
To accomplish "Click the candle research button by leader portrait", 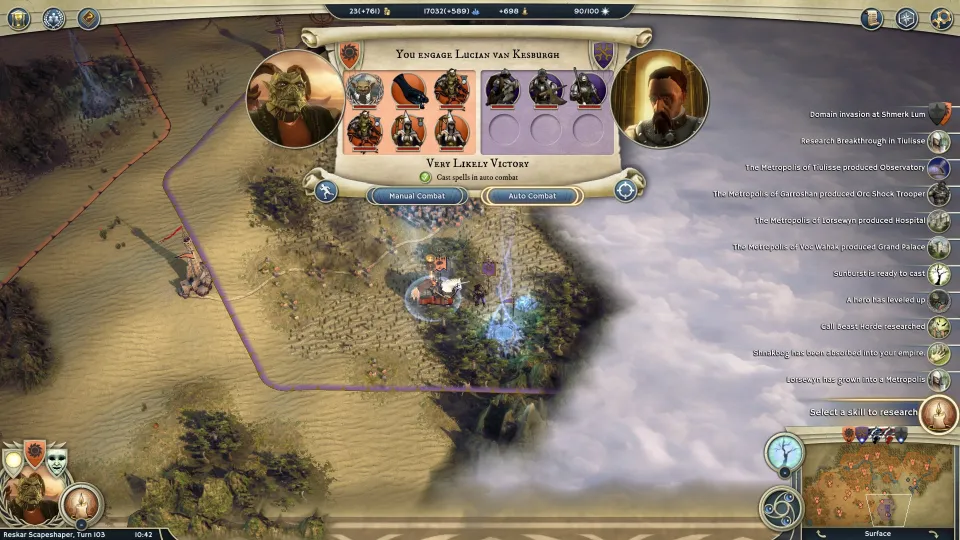I will (81, 505).
